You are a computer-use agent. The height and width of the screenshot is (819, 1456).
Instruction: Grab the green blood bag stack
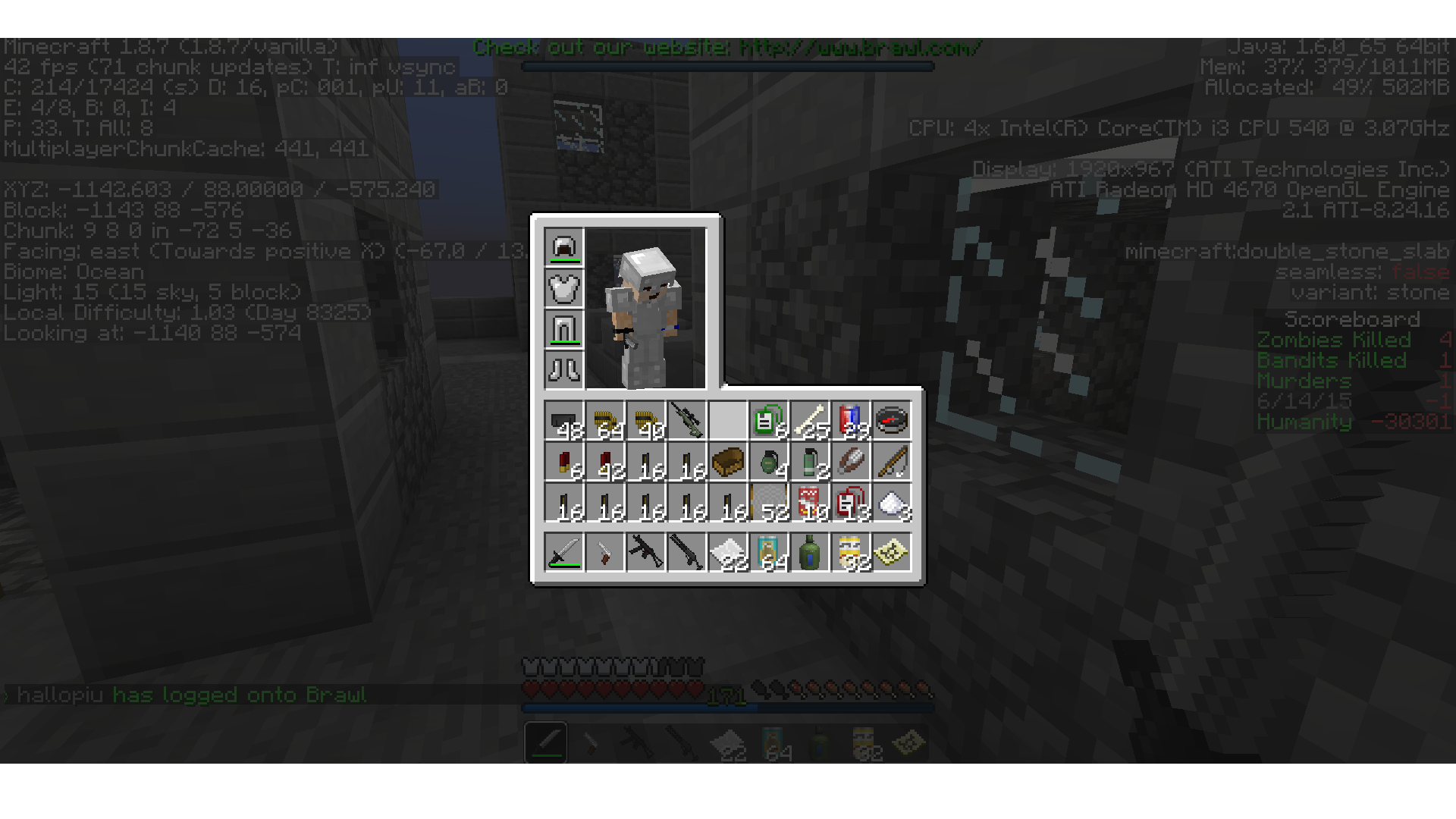pos(768,420)
